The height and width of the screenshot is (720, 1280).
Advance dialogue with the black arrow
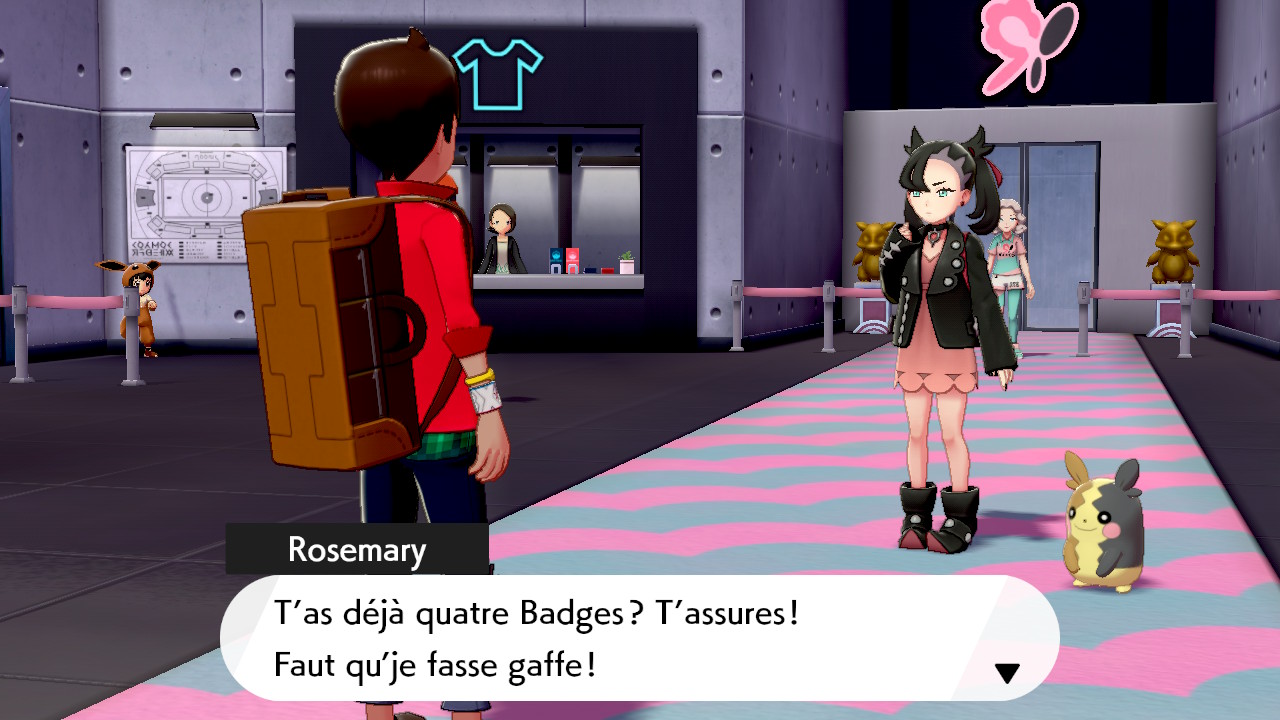[1007, 673]
